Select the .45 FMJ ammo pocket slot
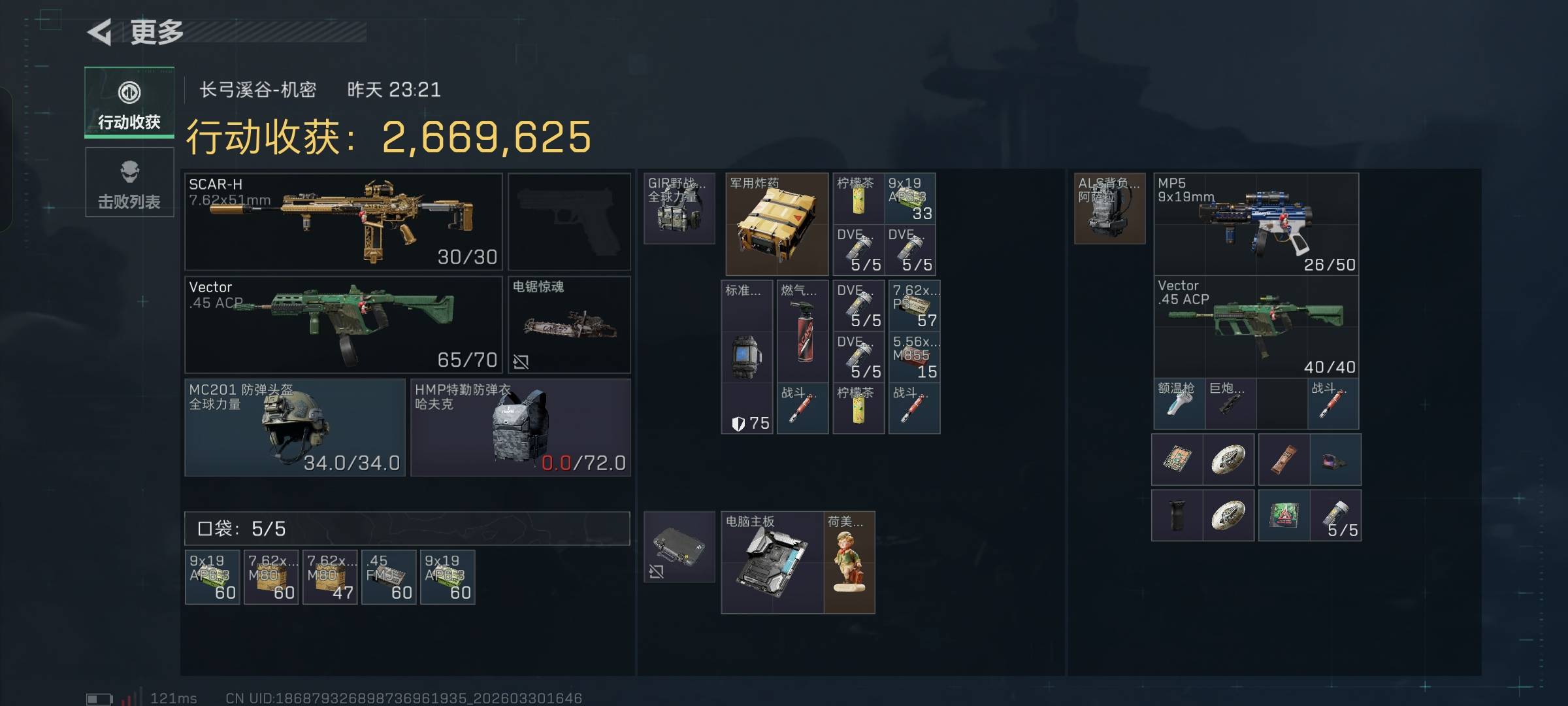The image size is (1568, 706). tap(389, 577)
